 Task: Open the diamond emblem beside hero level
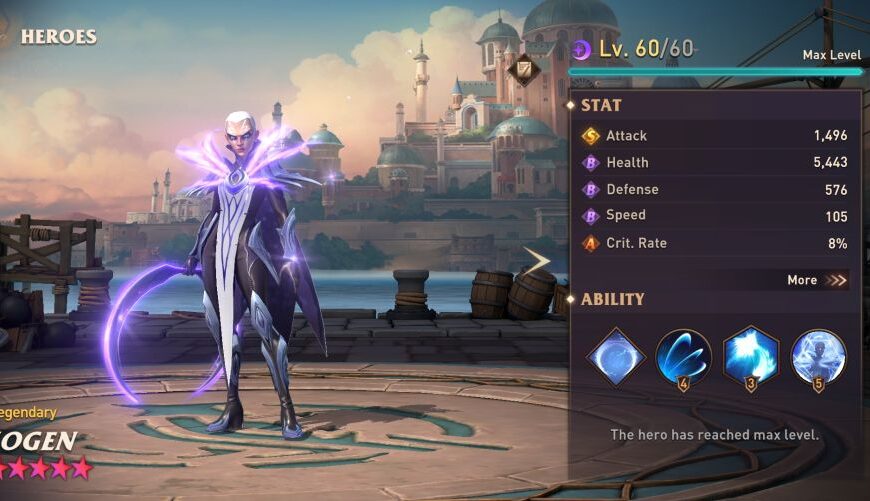pyautogui.click(x=523, y=69)
